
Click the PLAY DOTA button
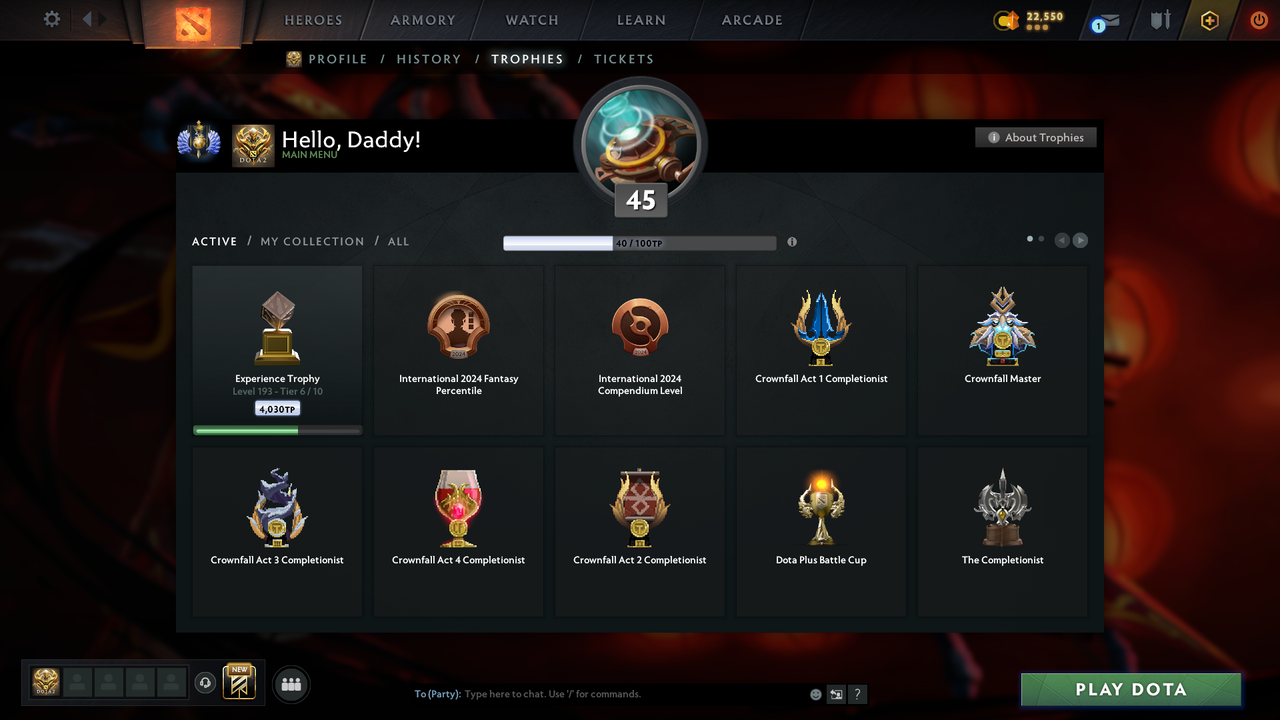[x=1130, y=689]
